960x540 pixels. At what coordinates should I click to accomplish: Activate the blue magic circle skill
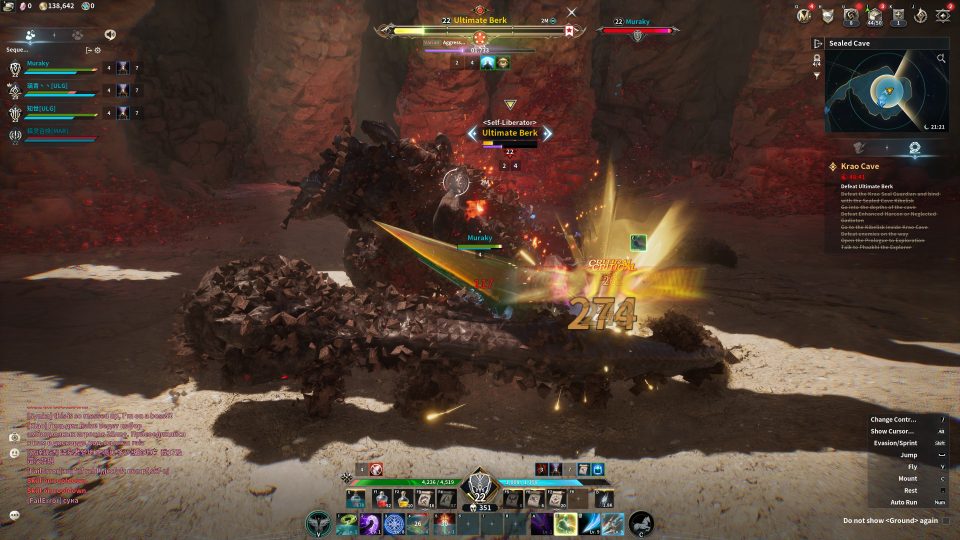[x=395, y=523]
